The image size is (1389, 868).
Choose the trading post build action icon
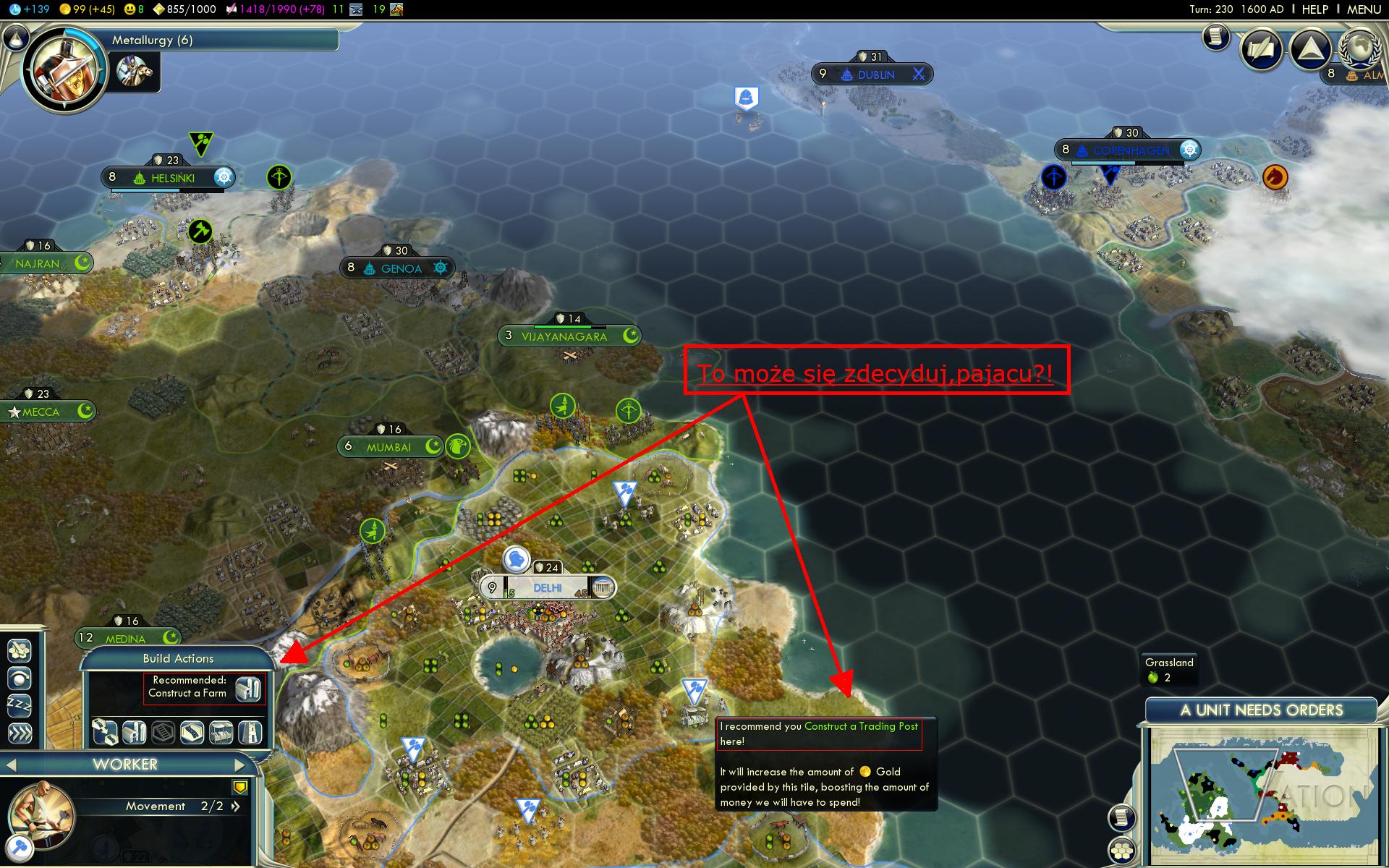222,733
